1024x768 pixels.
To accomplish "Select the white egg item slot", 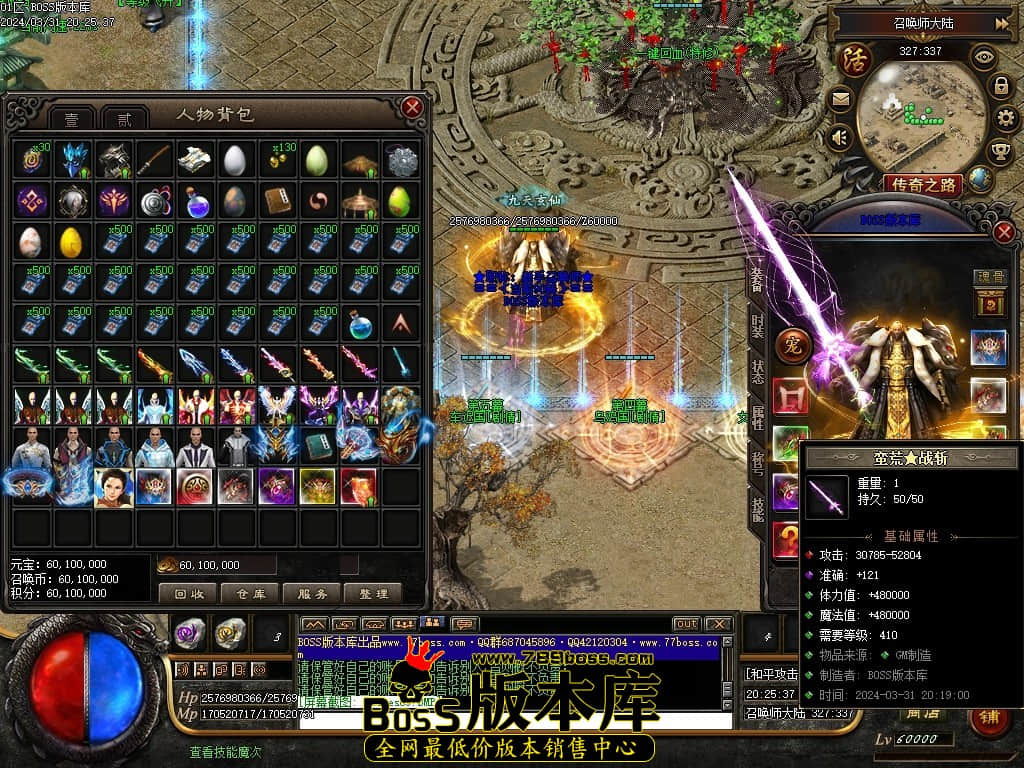I will [x=234, y=160].
